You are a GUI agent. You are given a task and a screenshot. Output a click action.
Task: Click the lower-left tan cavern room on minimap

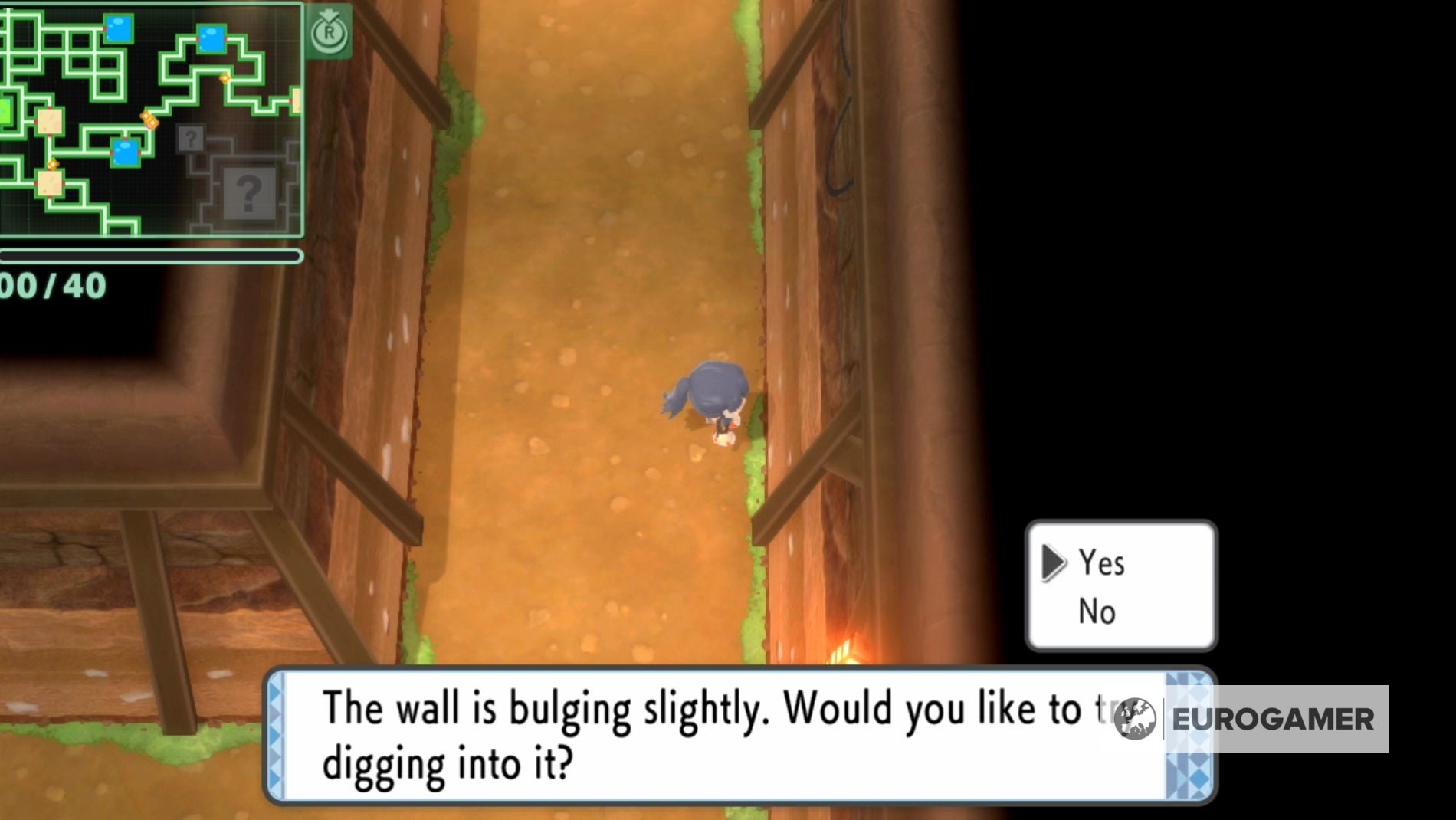point(50,185)
